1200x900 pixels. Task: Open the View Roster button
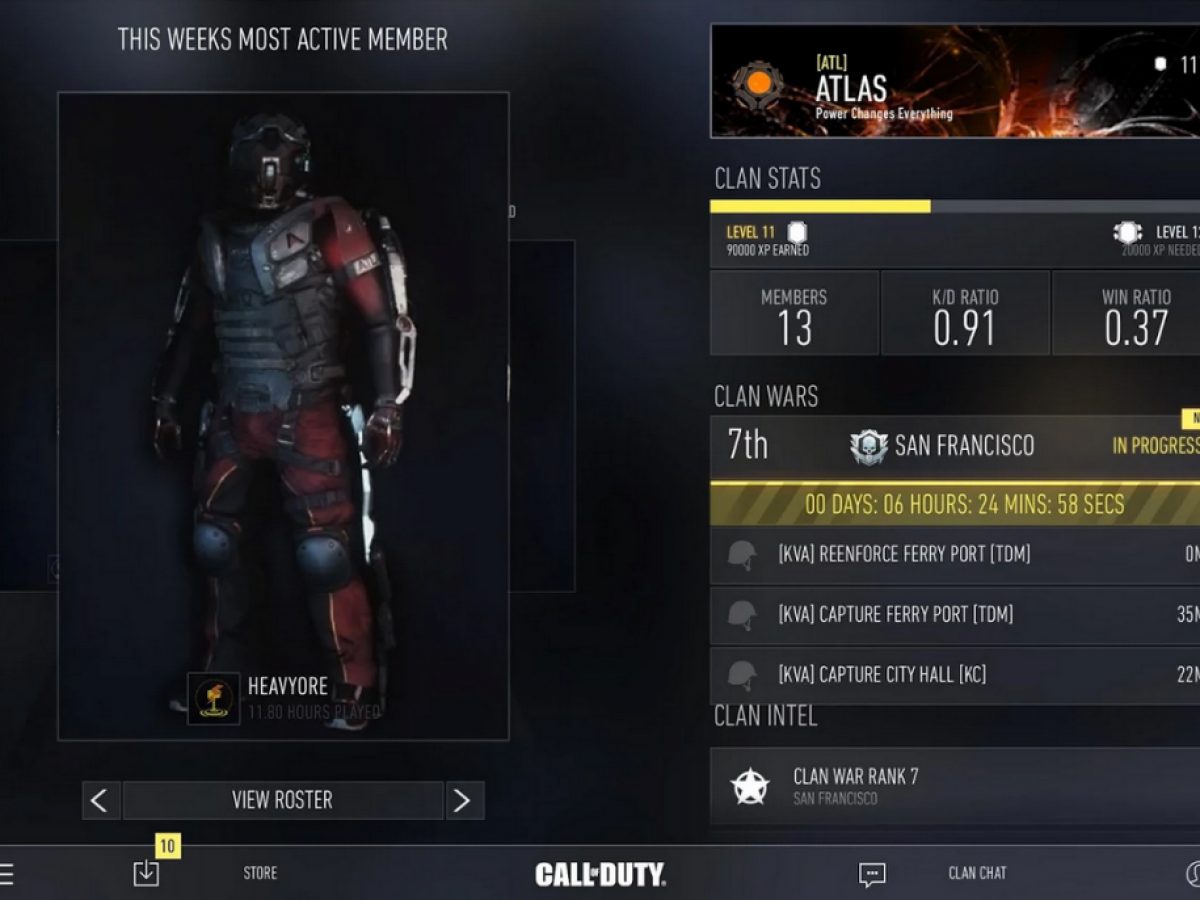click(x=282, y=800)
